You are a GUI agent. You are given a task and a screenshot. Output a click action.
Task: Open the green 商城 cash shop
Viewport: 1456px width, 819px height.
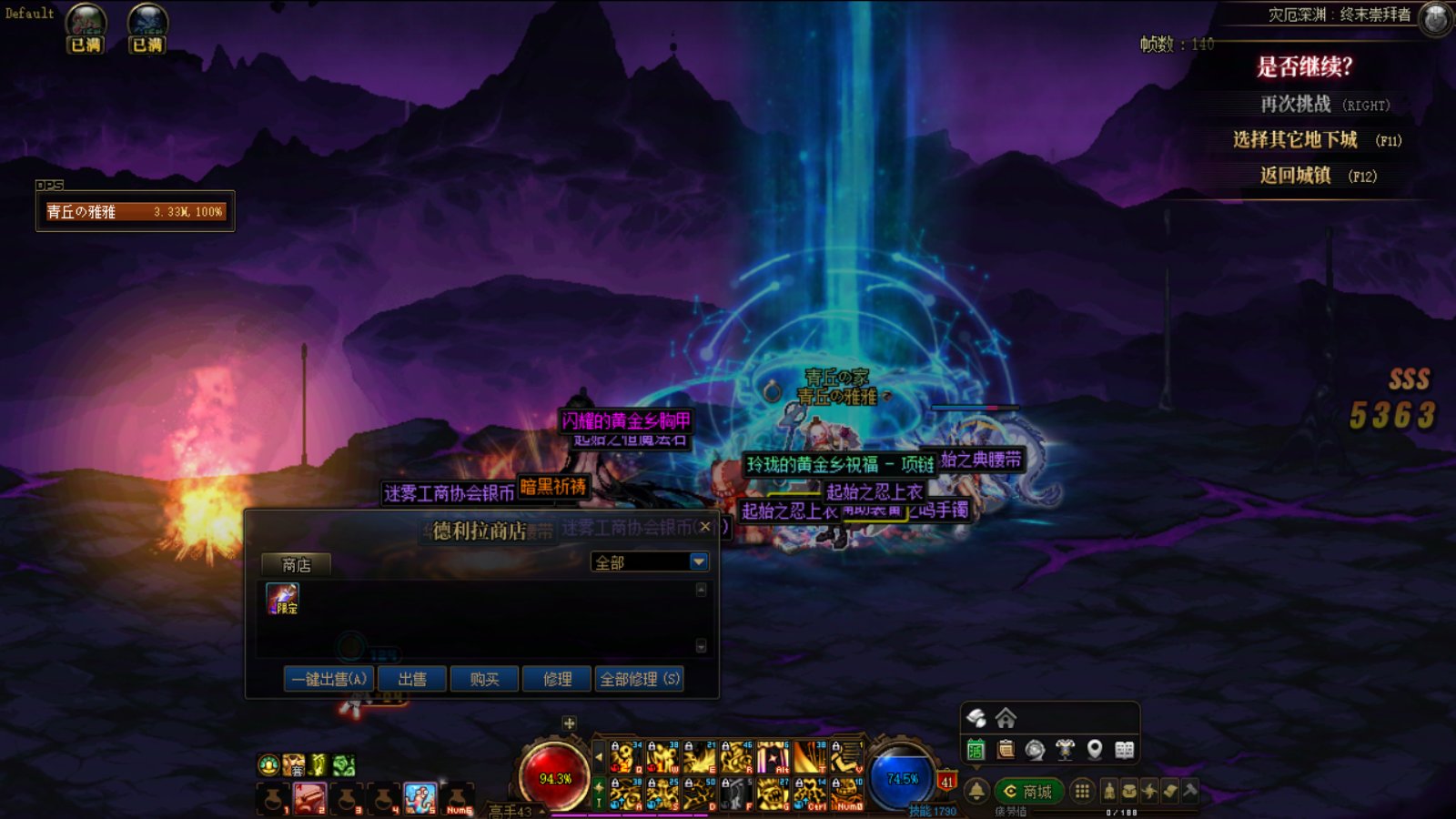click(x=1028, y=792)
